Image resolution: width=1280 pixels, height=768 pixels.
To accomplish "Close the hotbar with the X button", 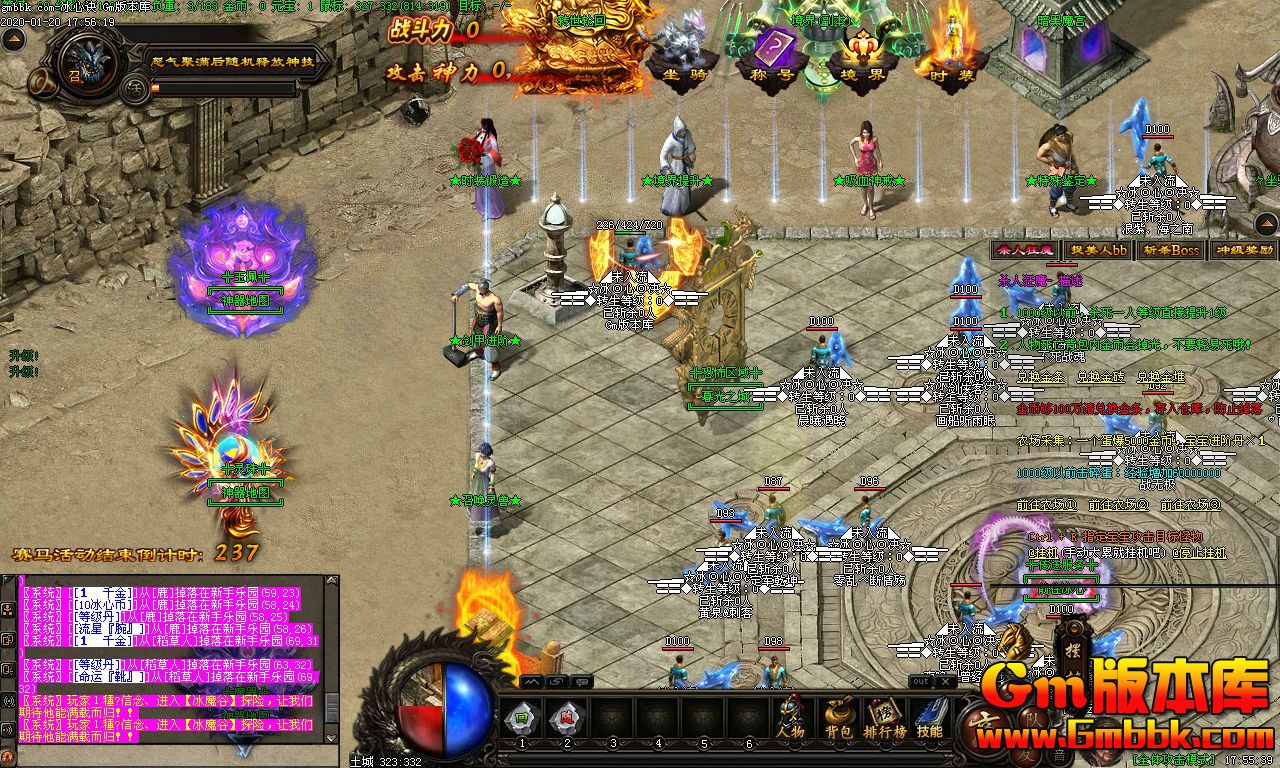I will (943, 681).
